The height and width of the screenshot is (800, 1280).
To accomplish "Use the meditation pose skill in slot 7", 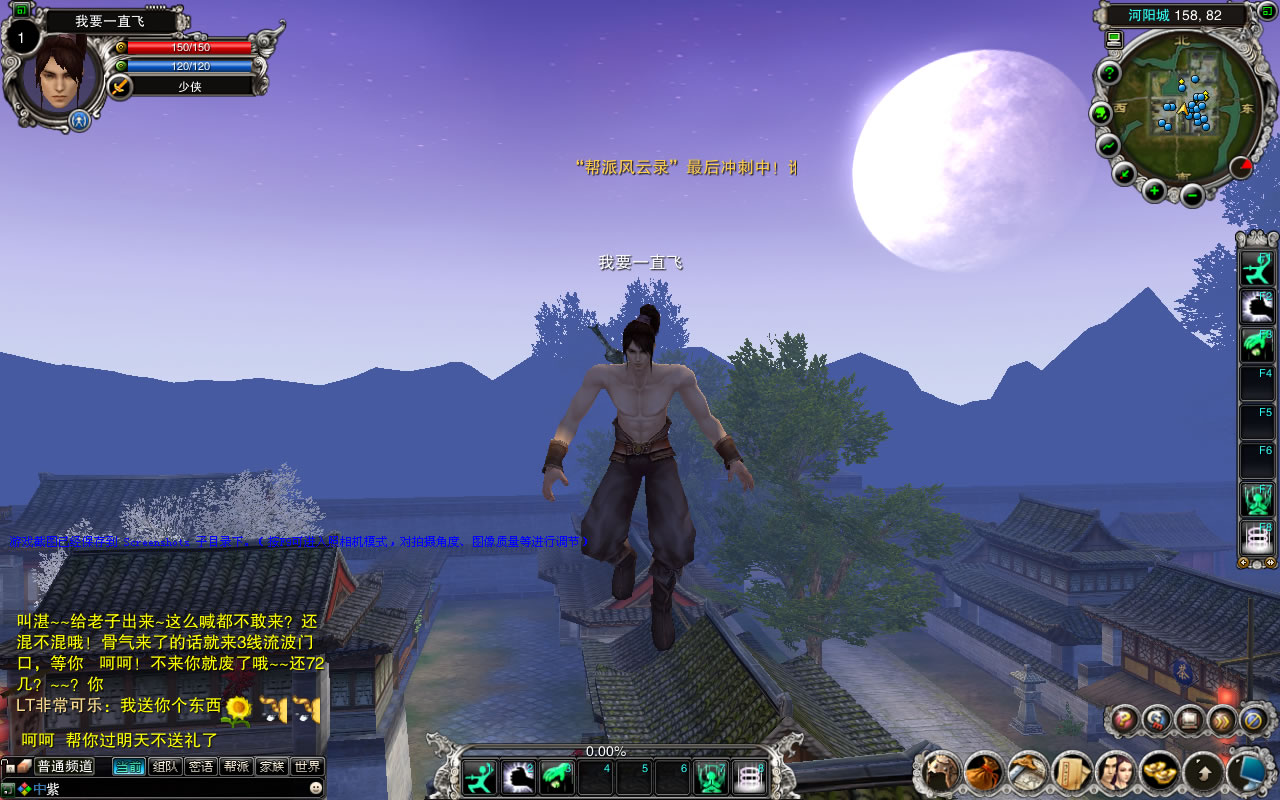I will coord(711,778).
